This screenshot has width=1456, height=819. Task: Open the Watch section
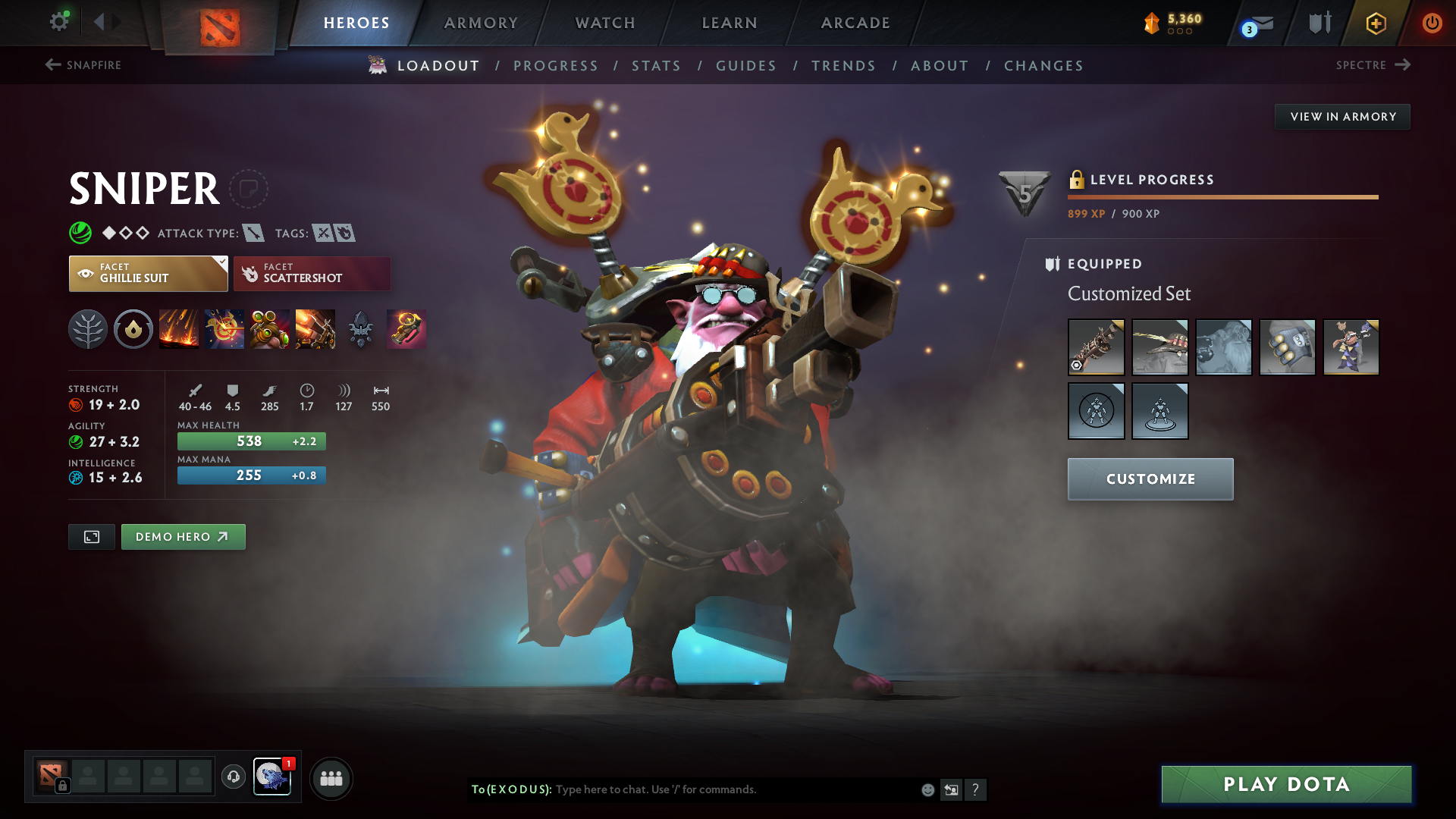[605, 23]
